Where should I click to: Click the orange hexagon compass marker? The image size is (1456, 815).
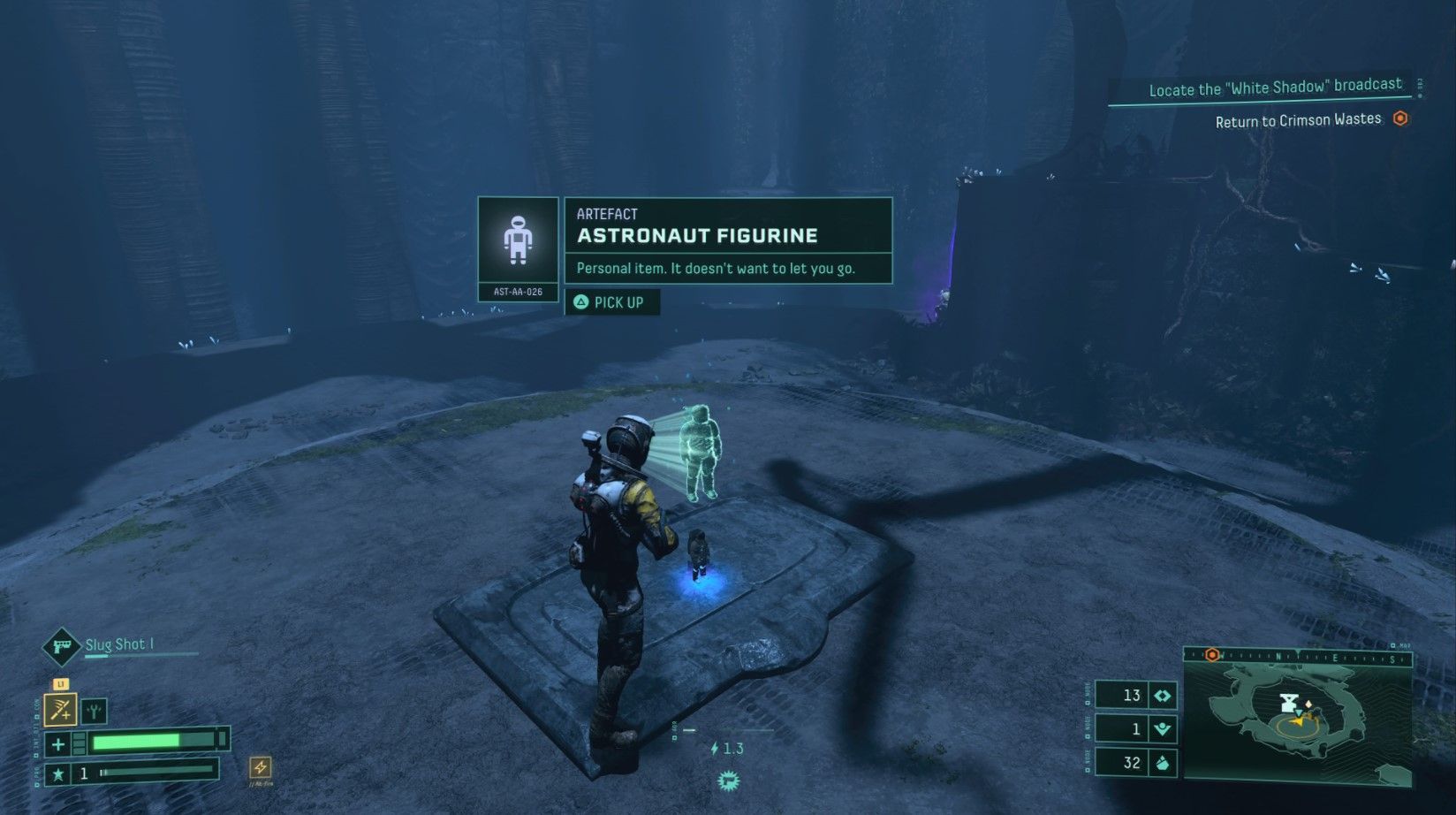click(1212, 655)
